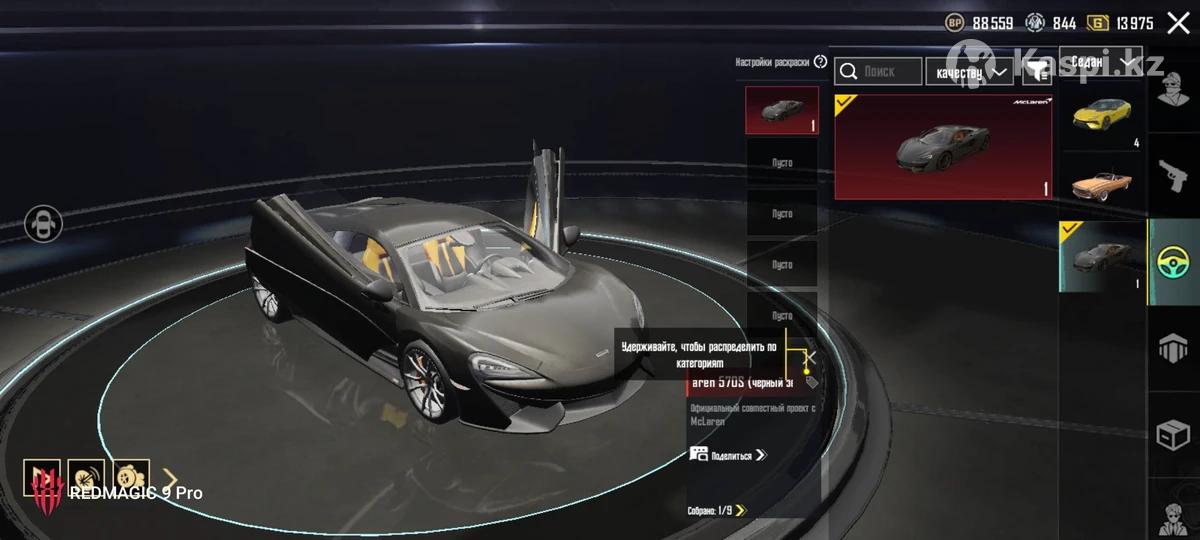This screenshot has height=540, width=1200.
Task: Switch to the box crates tab
Action: pyautogui.click(x=1174, y=436)
